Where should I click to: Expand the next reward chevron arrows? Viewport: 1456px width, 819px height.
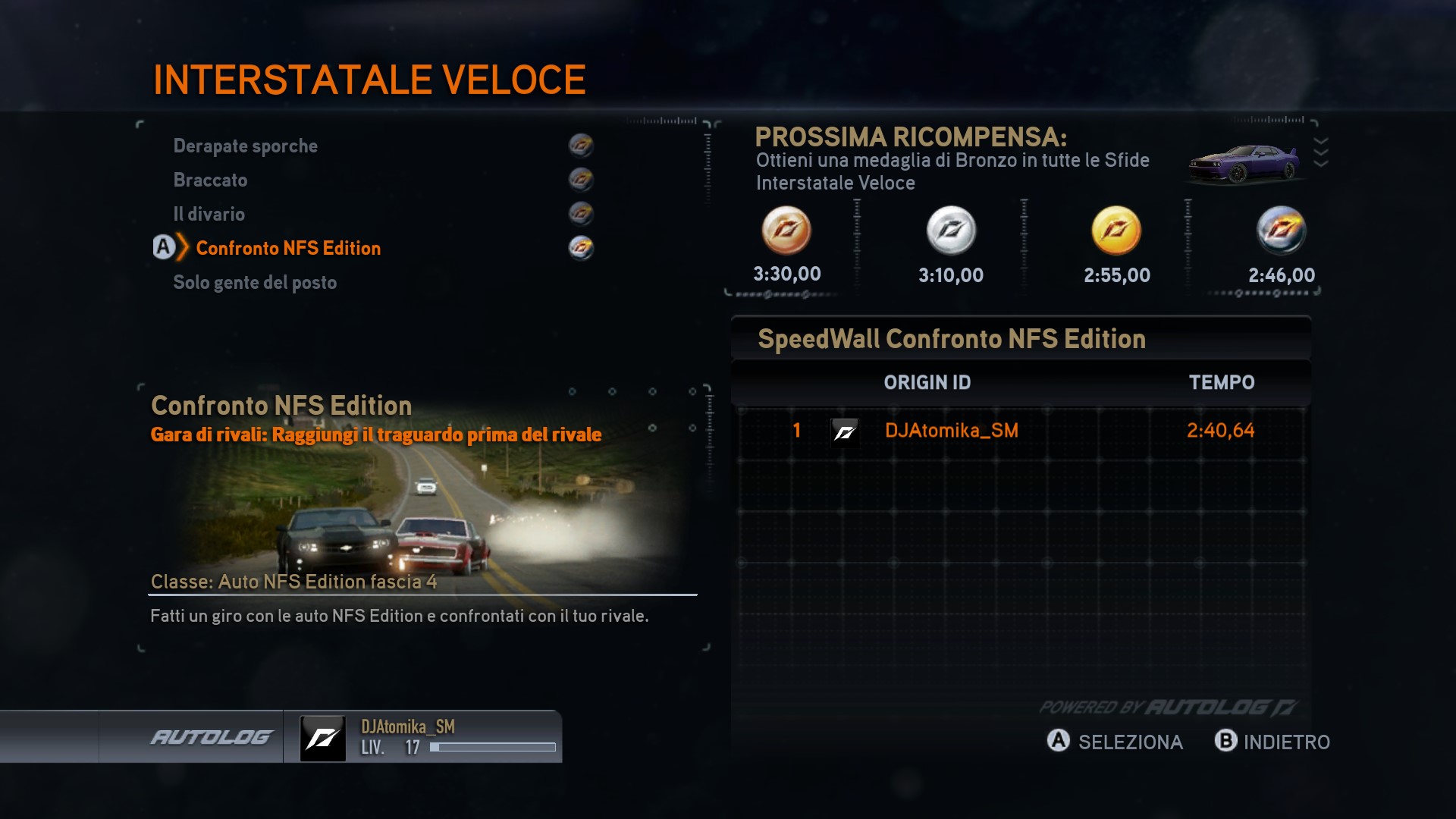pos(1320,152)
